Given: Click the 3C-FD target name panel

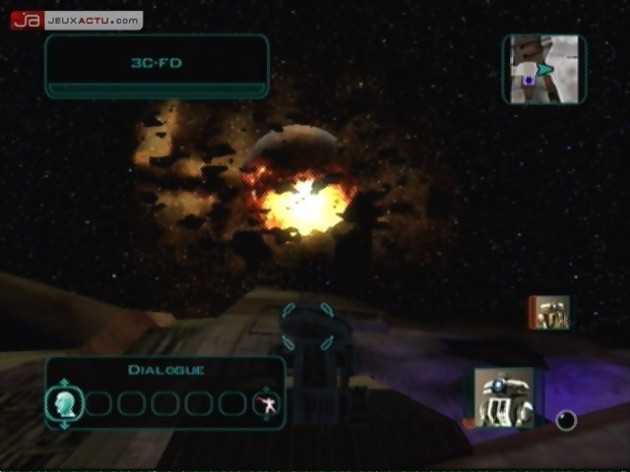Looking at the screenshot, I should [x=156, y=63].
